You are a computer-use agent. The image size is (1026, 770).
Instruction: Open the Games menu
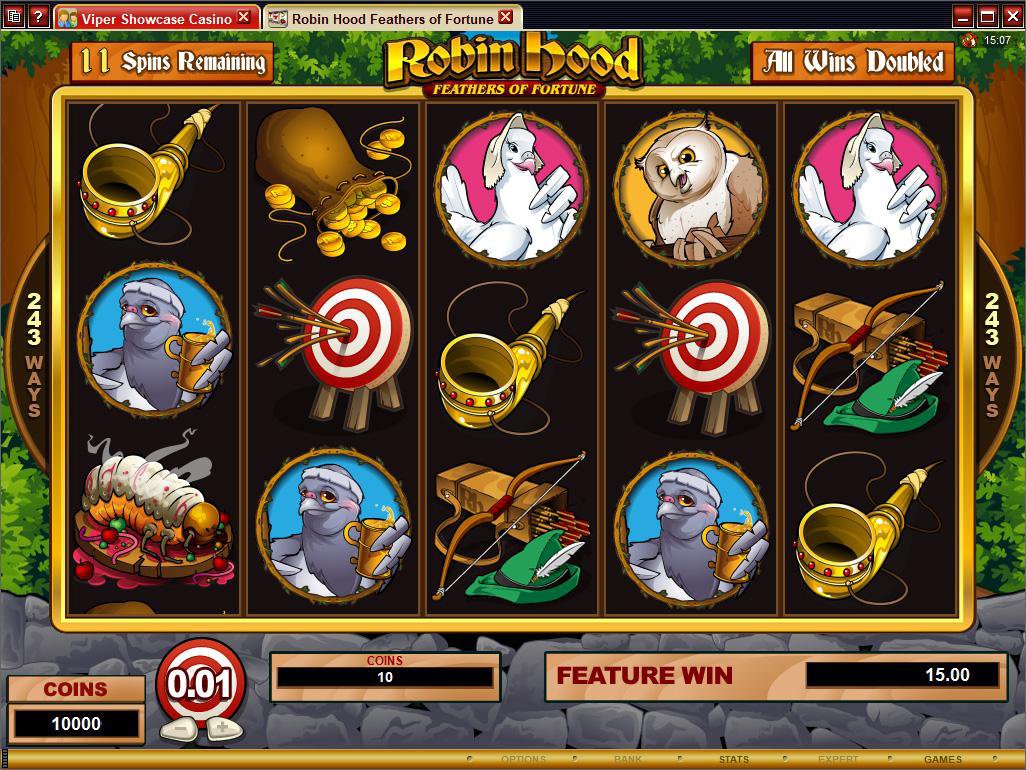[942, 760]
